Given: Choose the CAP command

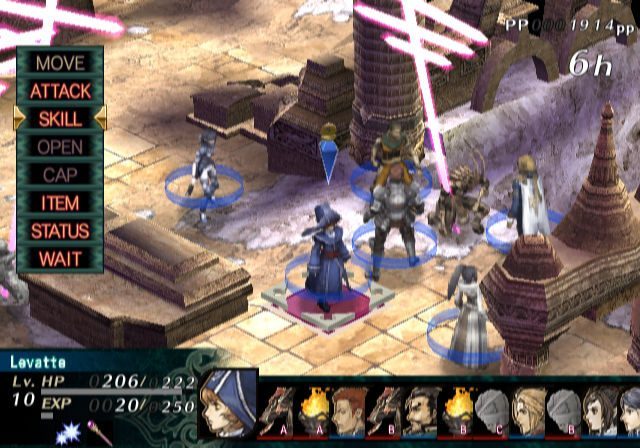Looking at the screenshot, I should [60, 174].
